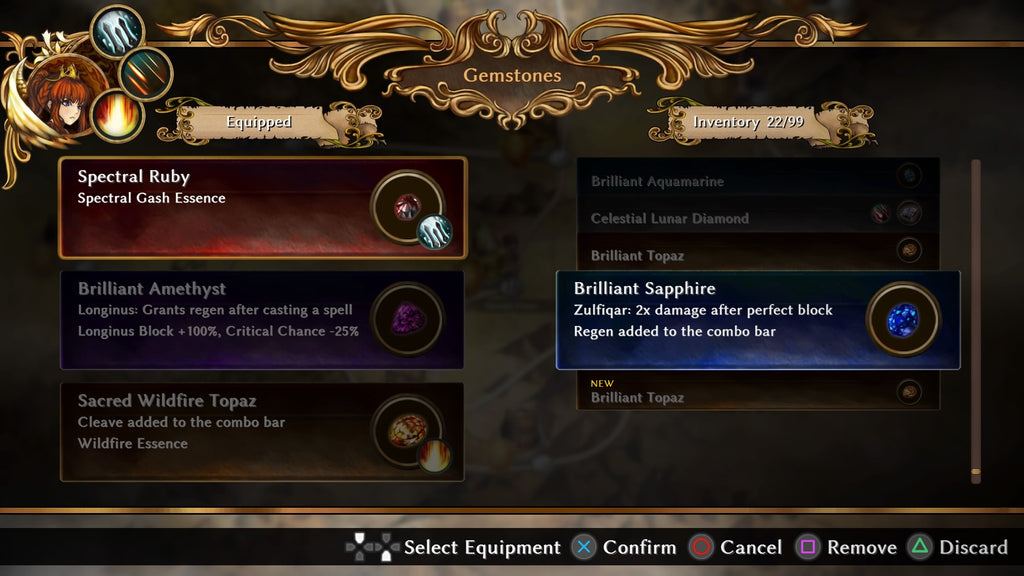Click the Spectral Ruby gem icon
This screenshot has width=1024, height=576.
point(407,206)
